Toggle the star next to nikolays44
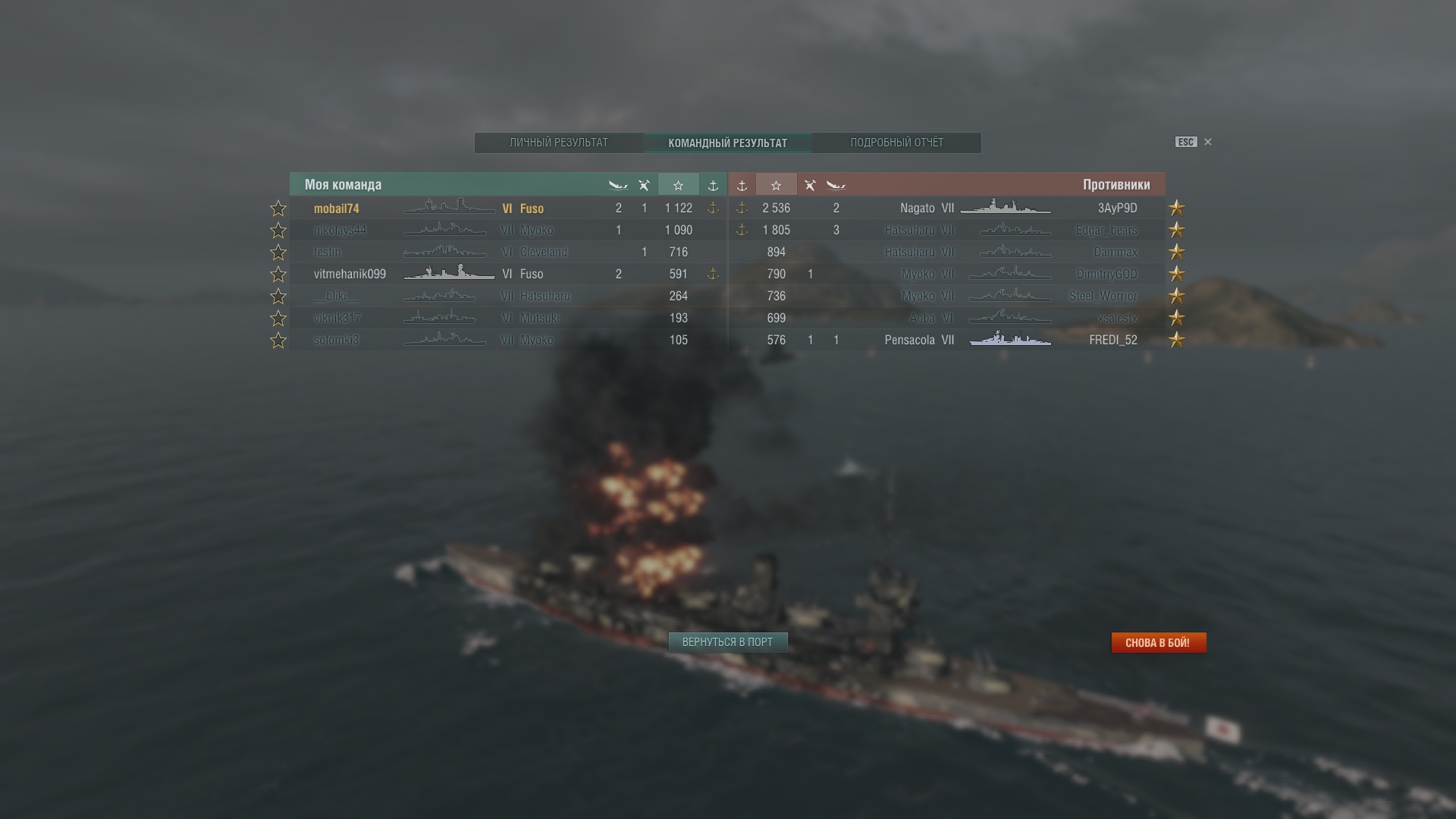 [x=278, y=231]
